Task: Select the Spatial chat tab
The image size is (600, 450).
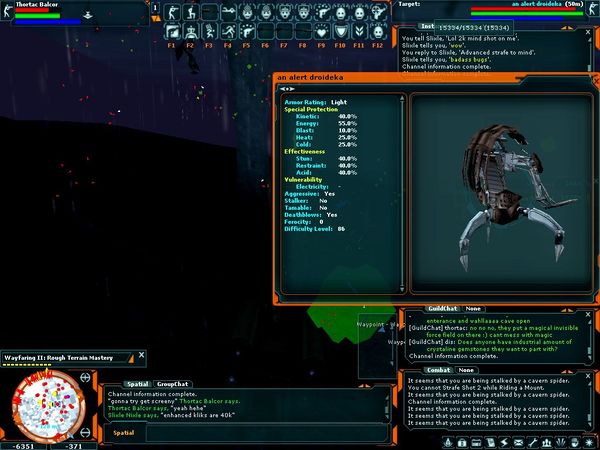Action: (x=136, y=383)
